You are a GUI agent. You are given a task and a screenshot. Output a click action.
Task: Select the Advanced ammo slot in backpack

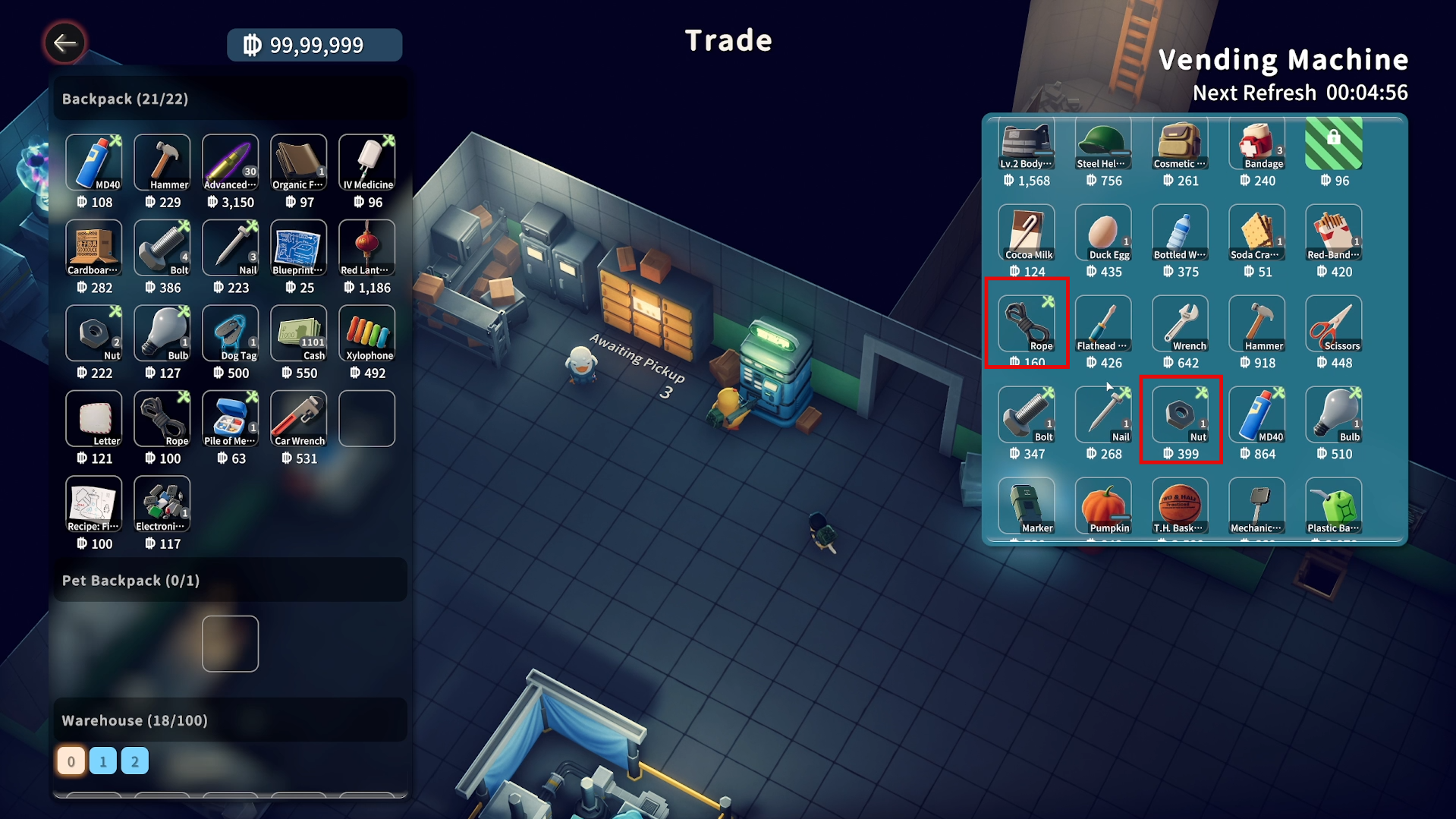point(230,162)
